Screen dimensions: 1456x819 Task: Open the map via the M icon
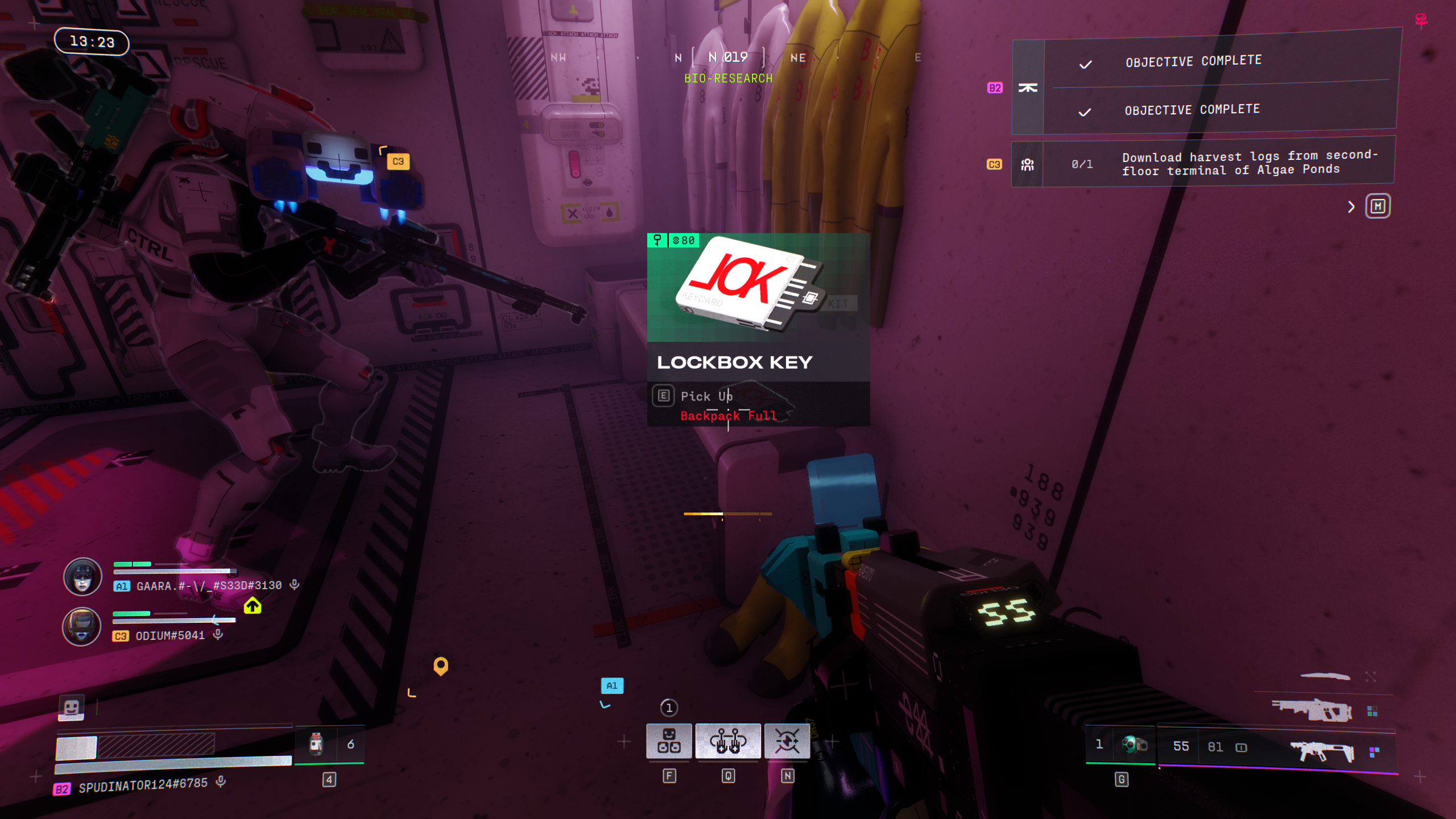(x=1379, y=206)
